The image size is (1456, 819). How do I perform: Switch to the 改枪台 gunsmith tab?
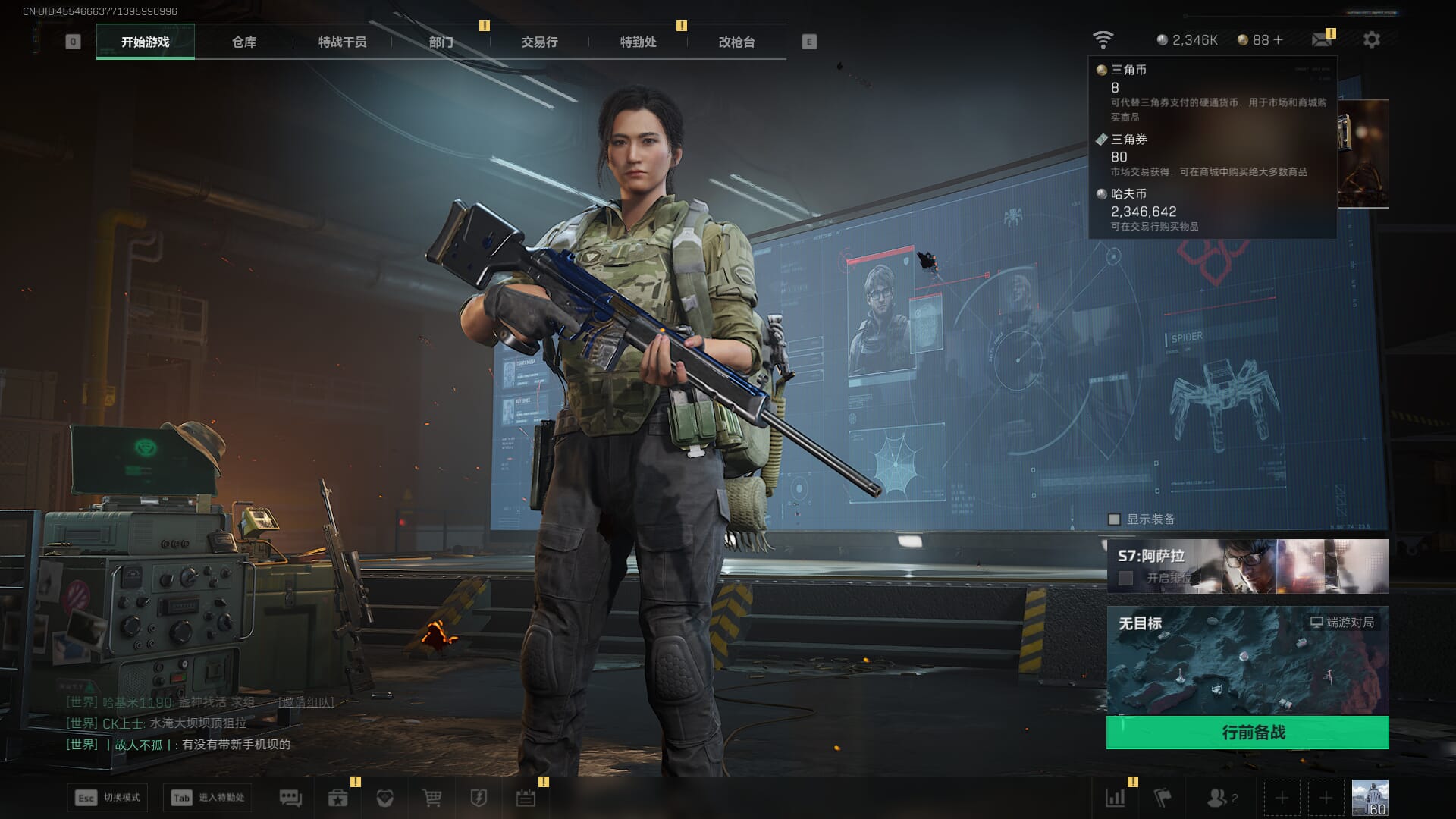tap(736, 42)
